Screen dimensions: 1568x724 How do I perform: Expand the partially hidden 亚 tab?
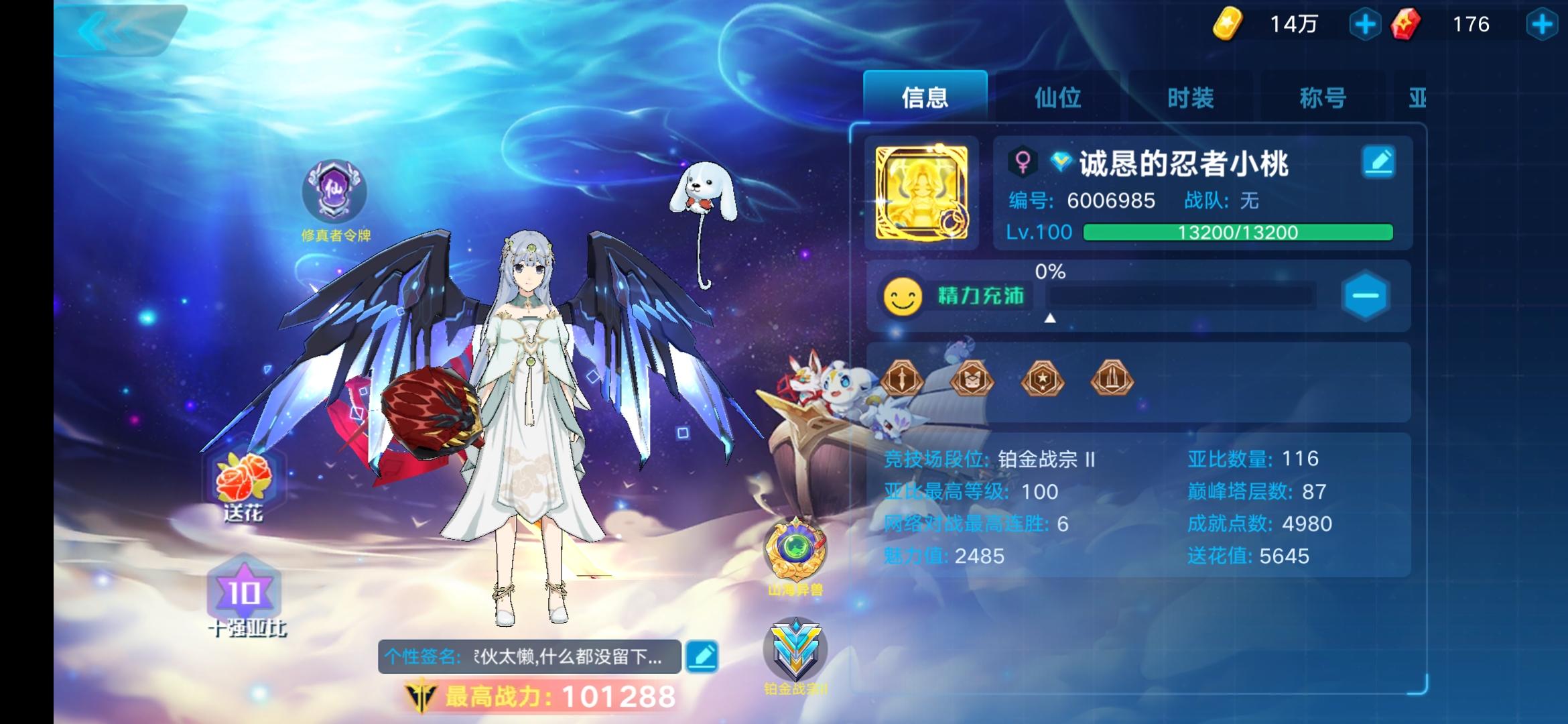tap(1419, 97)
